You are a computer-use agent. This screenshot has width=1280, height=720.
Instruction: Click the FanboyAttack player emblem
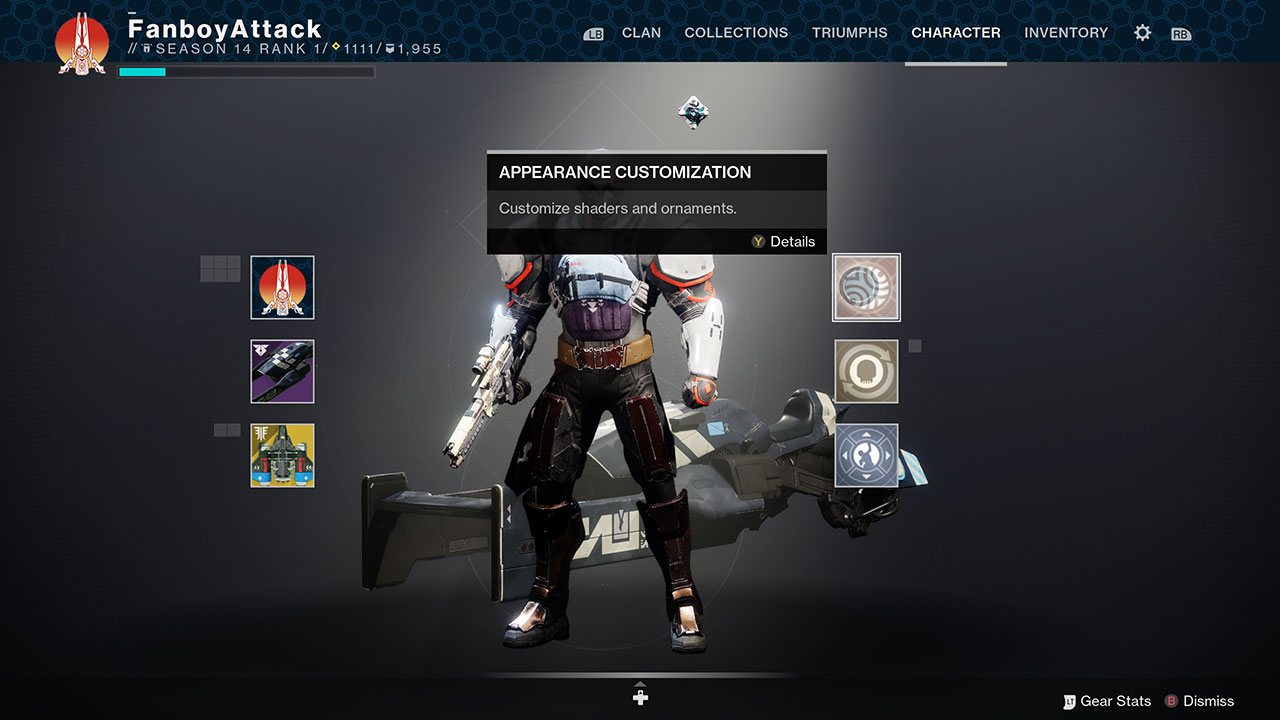(82, 44)
